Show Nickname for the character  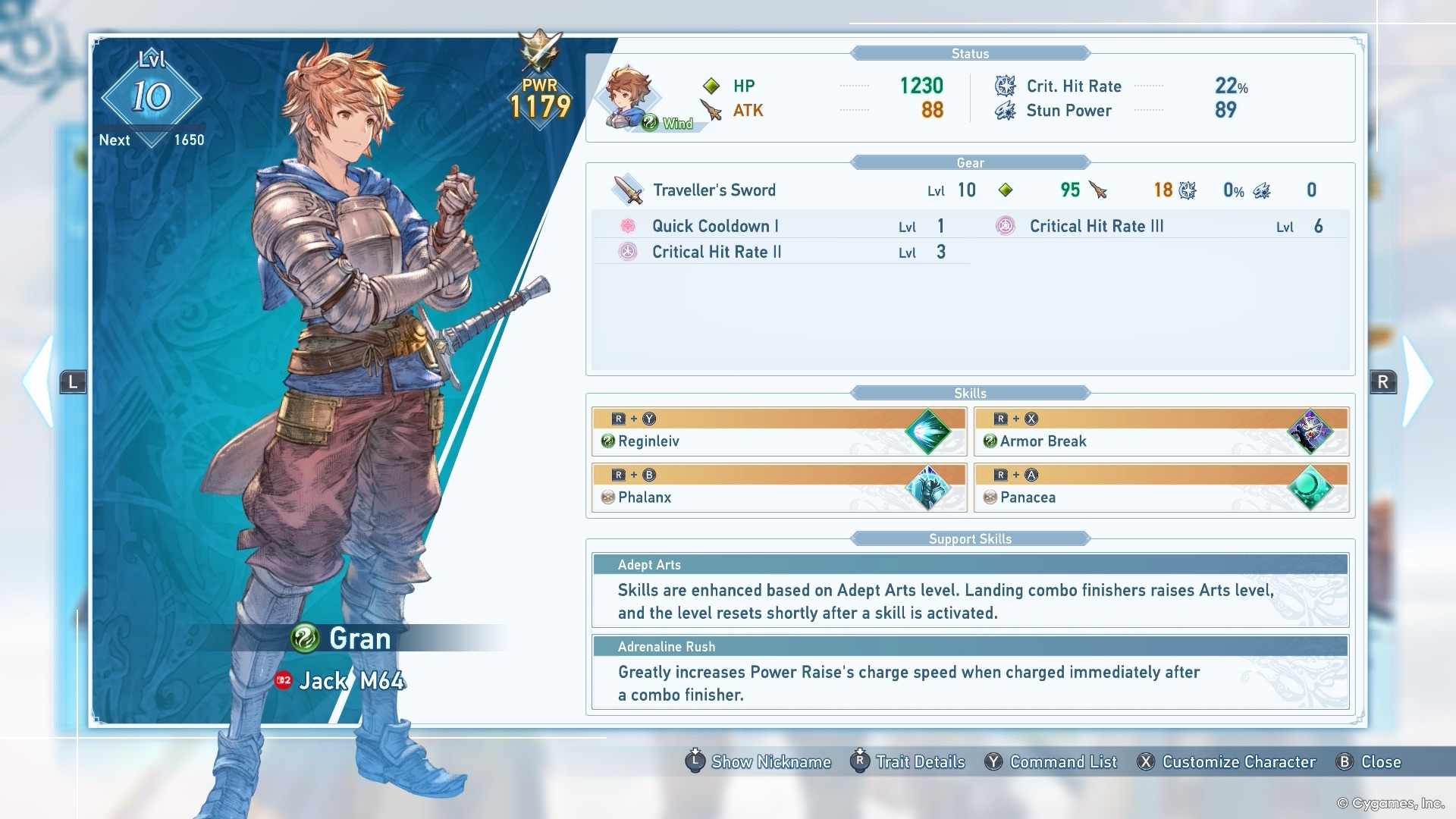[758, 762]
